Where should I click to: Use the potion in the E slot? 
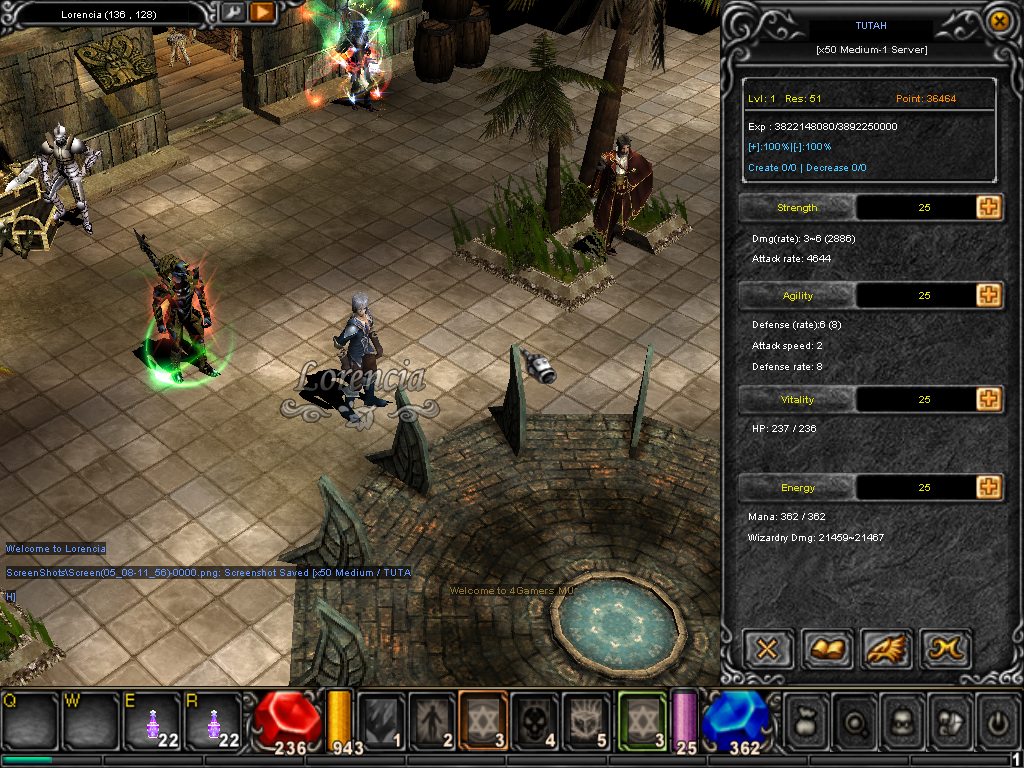pos(151,720)
